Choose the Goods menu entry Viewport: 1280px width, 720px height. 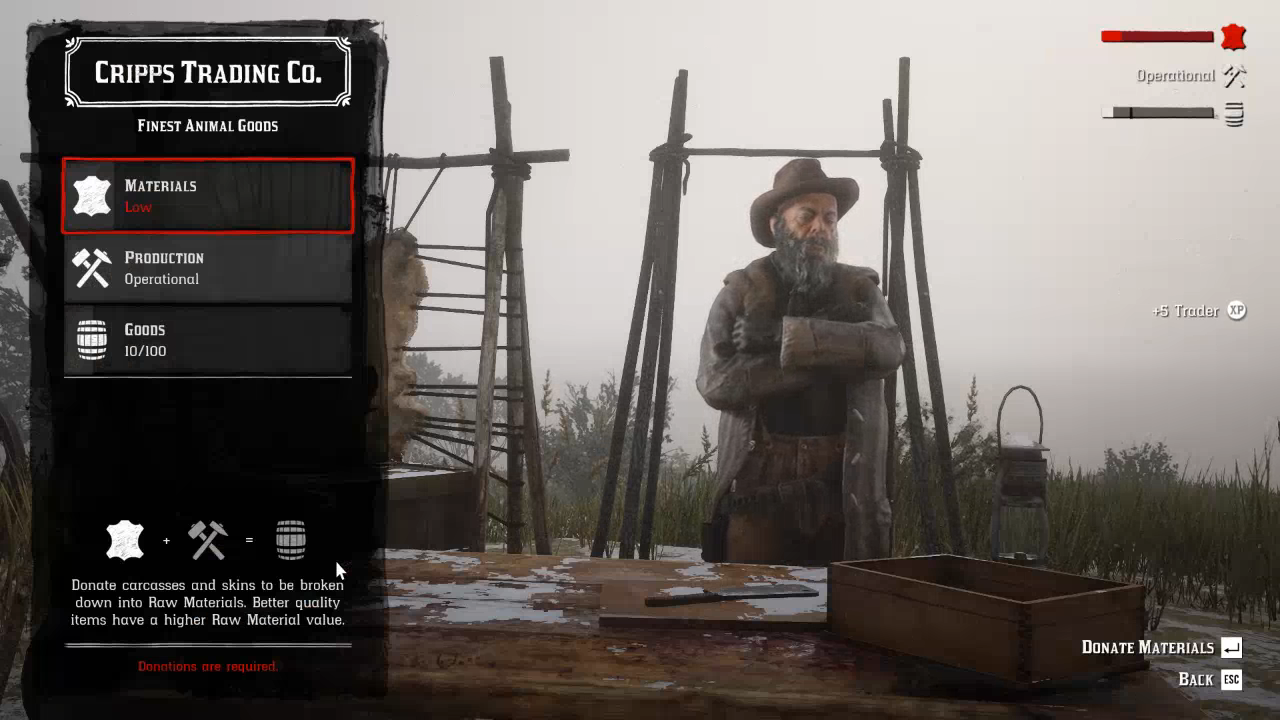208,340
